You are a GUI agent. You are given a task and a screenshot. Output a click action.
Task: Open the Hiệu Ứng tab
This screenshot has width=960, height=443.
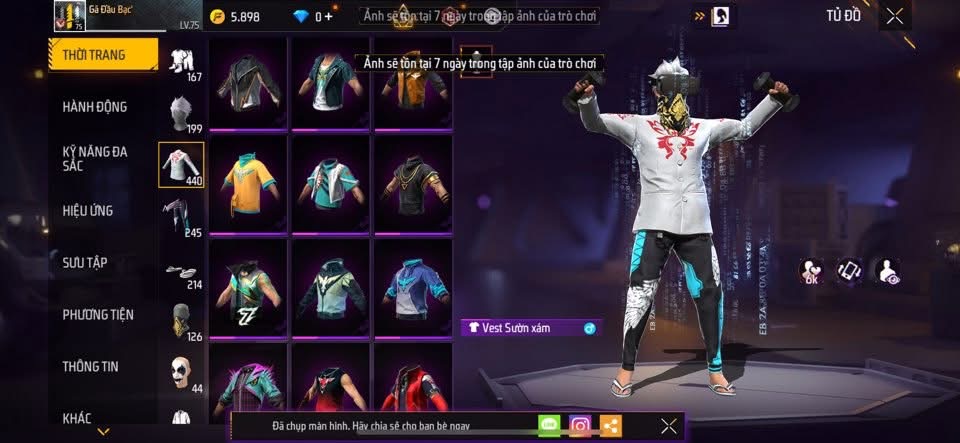point(88,211)
